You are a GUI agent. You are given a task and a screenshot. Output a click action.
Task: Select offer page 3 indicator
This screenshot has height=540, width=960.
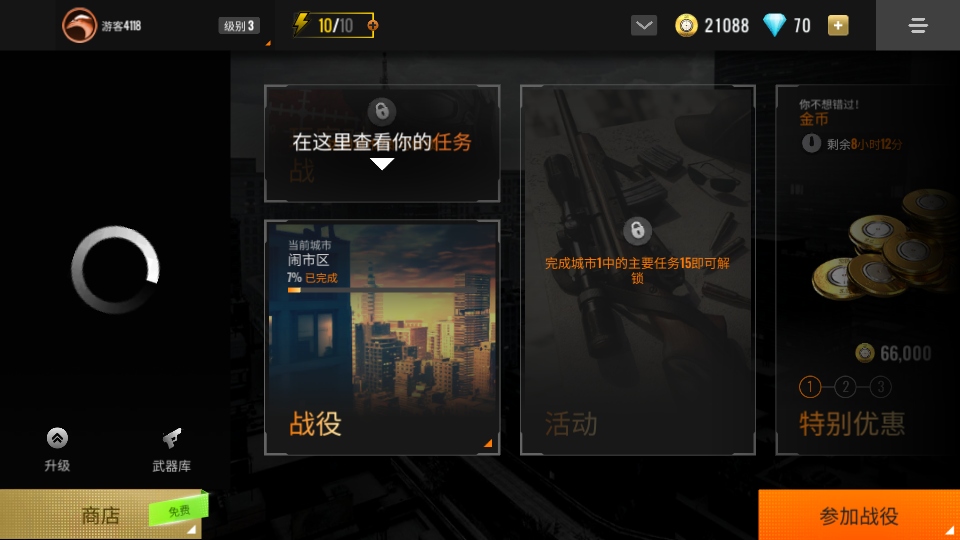coord(880,387)
